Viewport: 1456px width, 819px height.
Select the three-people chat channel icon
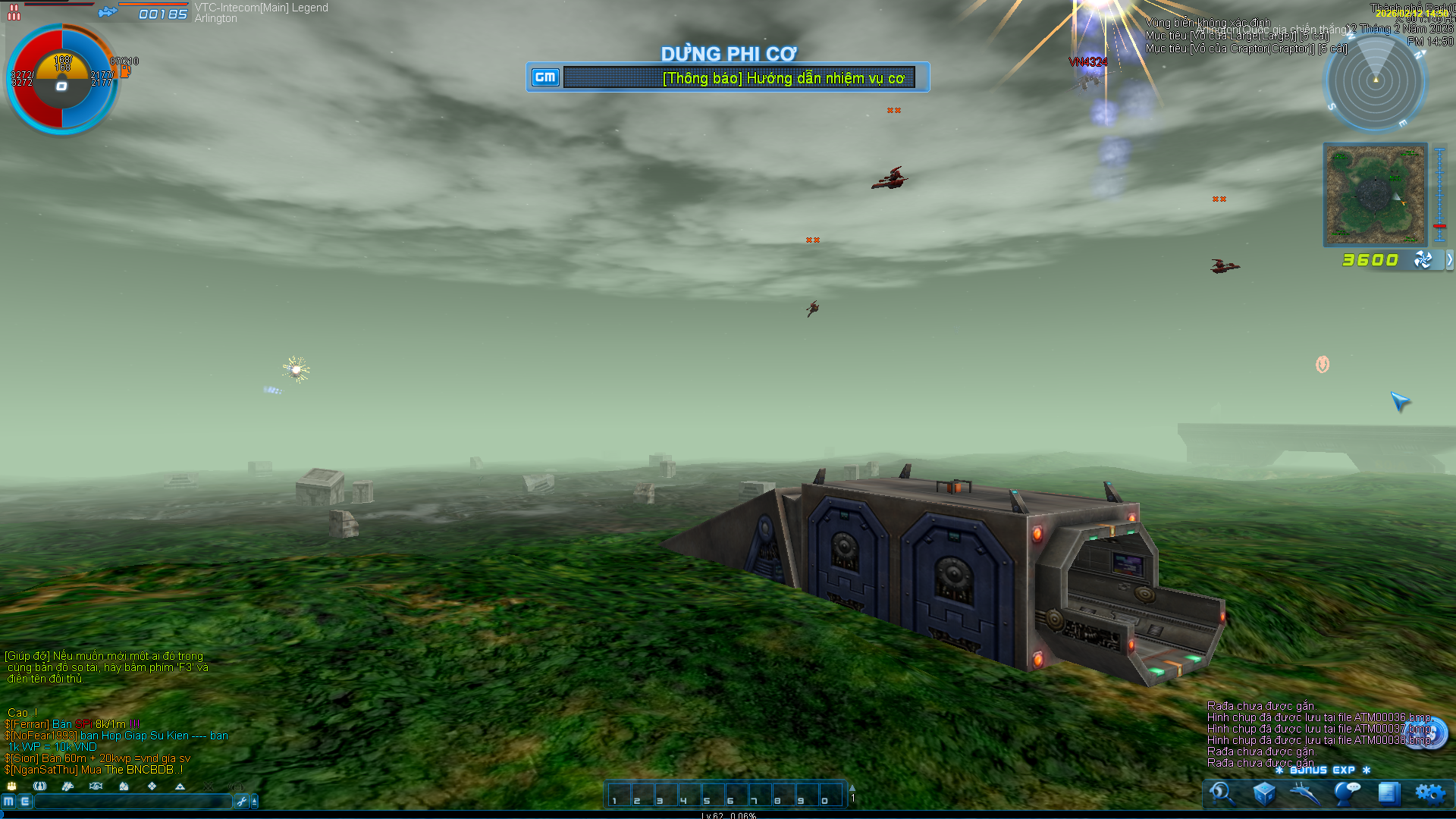point(12,786)
